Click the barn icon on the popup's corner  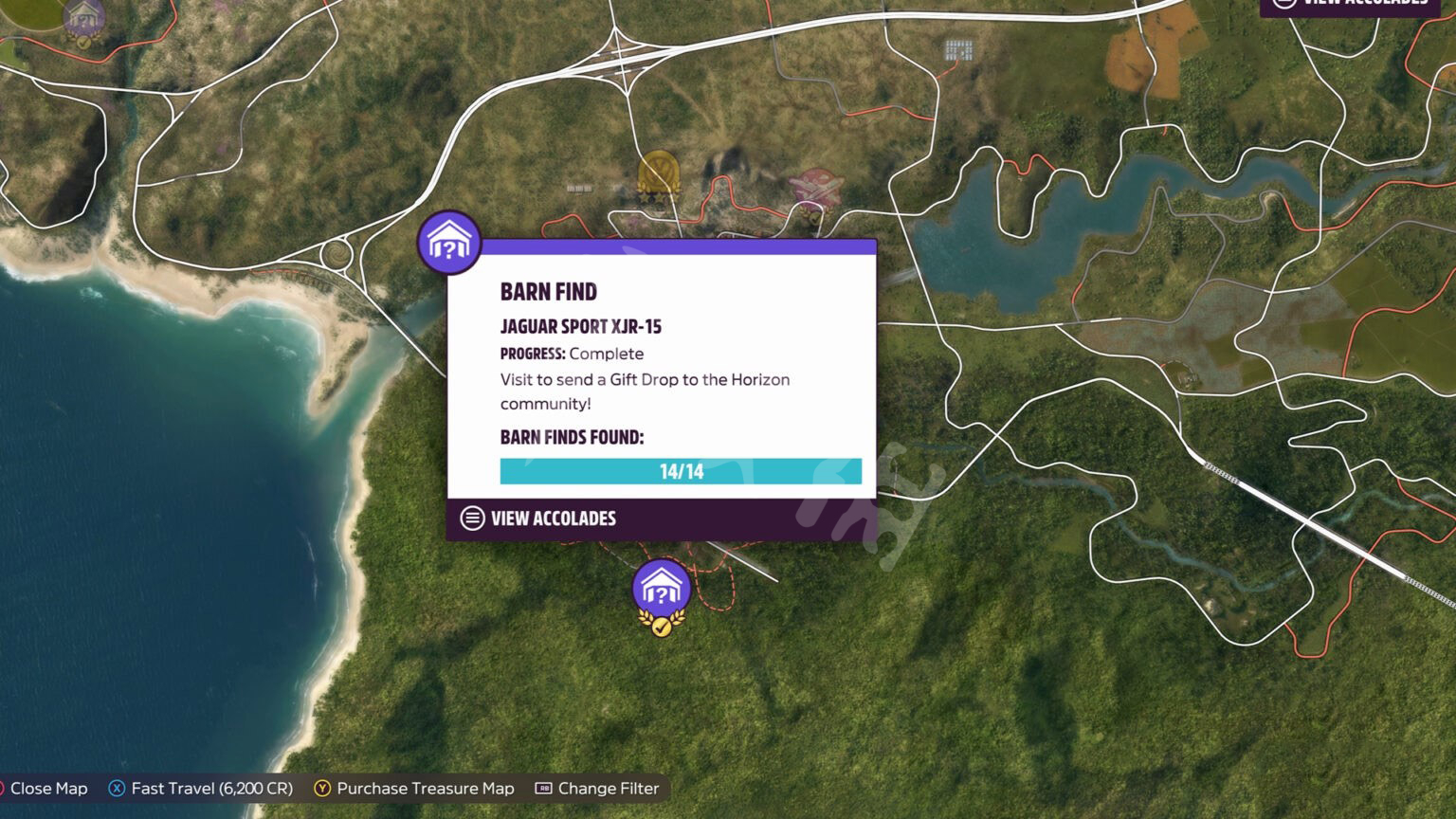[x=449, y=243]
